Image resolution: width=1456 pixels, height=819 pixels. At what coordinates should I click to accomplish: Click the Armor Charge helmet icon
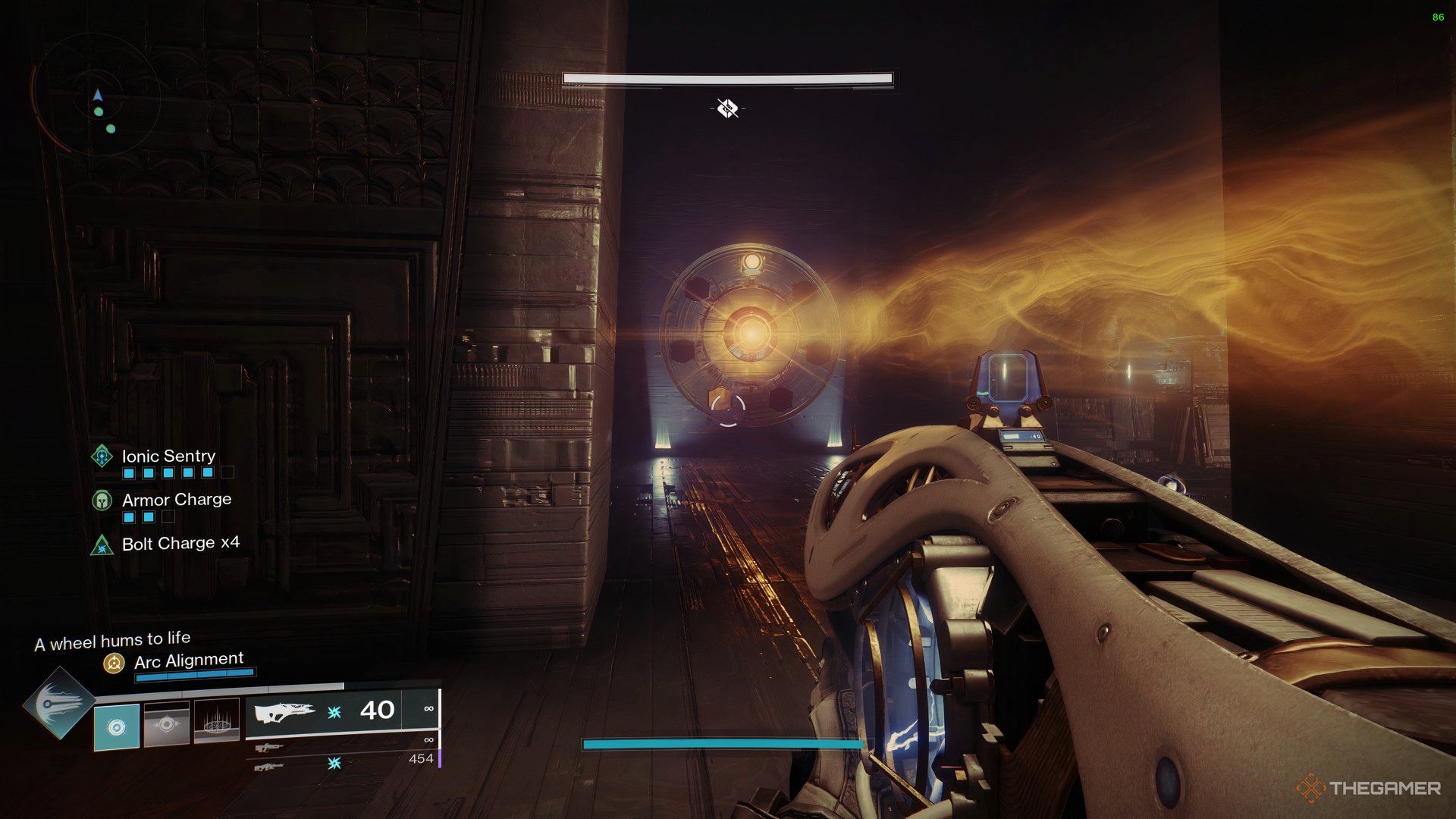[x=102, y=500]
